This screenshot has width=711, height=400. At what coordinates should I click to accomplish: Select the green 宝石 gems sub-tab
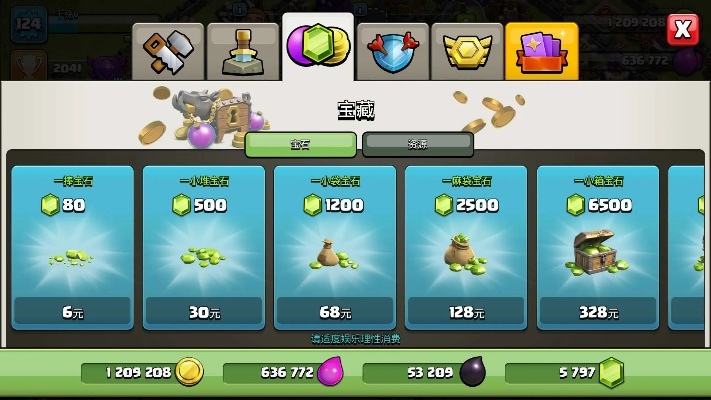pyautogui.click(x=300, y=144)
